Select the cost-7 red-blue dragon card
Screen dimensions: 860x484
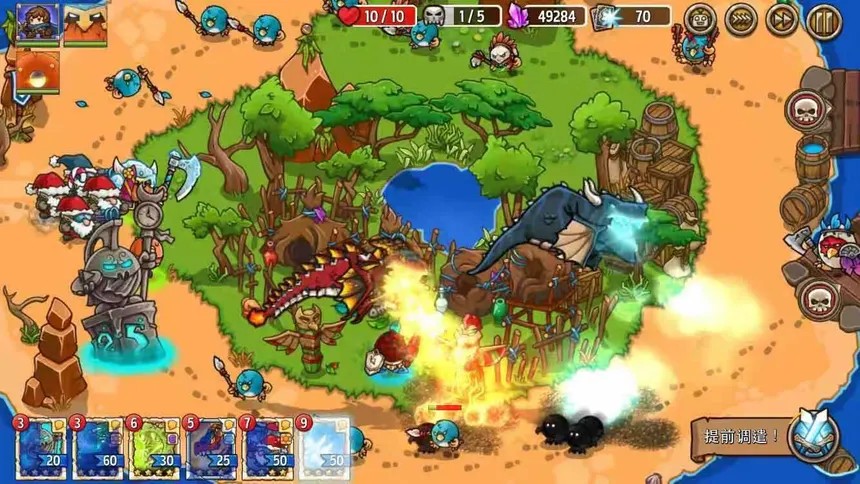268,449
